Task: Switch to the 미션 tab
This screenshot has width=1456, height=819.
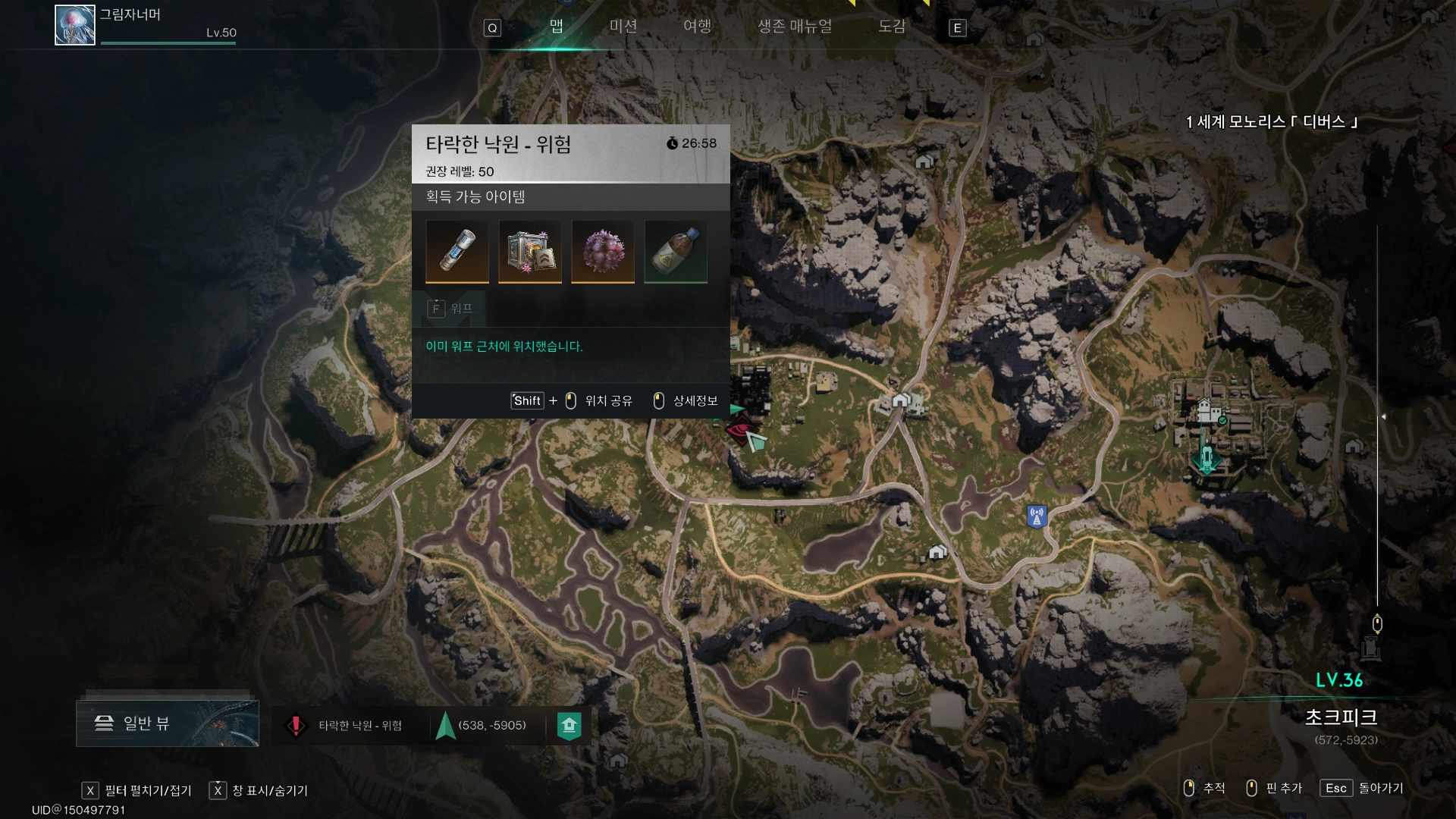Action: (623, 27)
